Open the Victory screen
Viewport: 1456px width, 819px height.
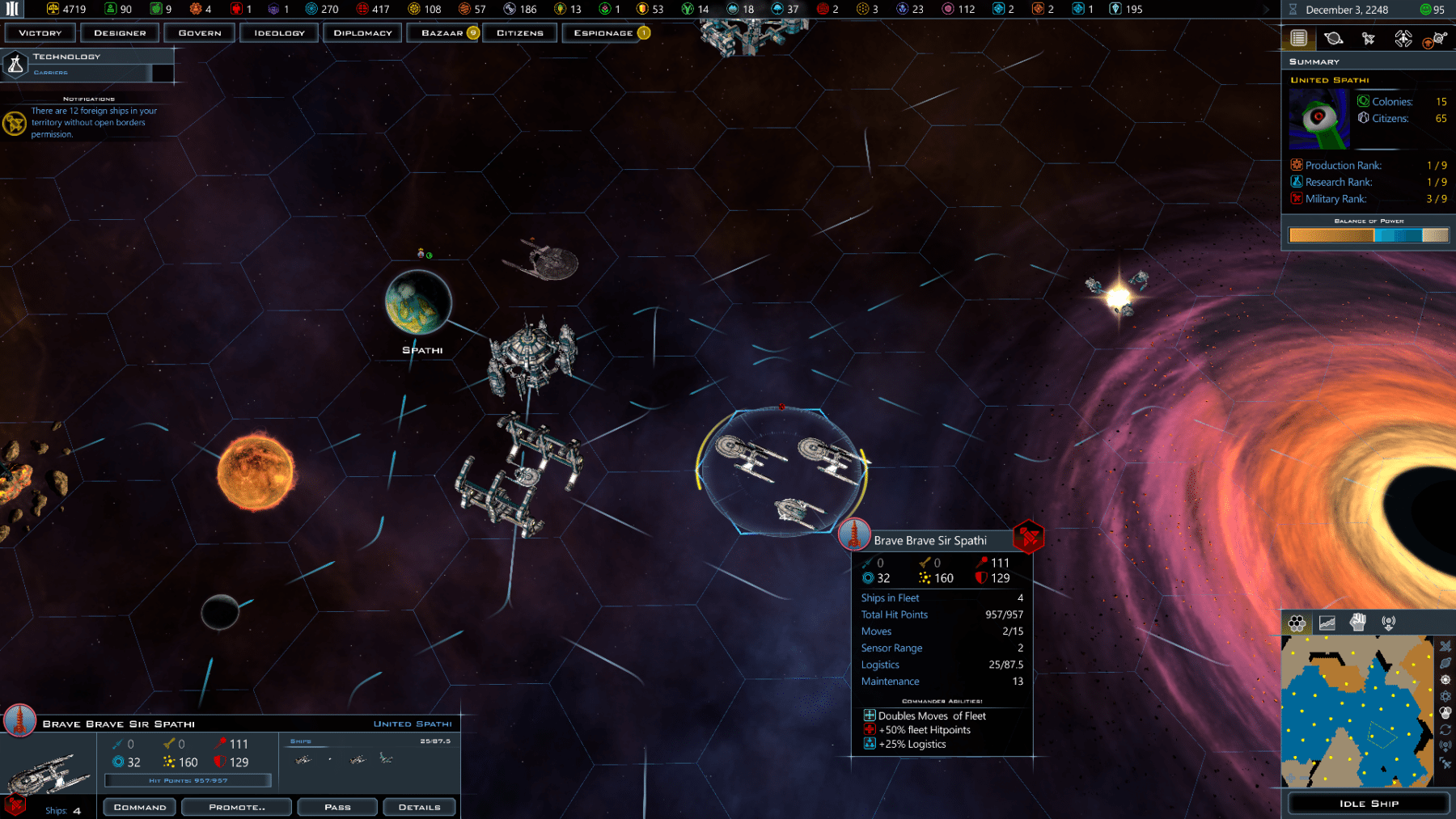tap(40, 33)
